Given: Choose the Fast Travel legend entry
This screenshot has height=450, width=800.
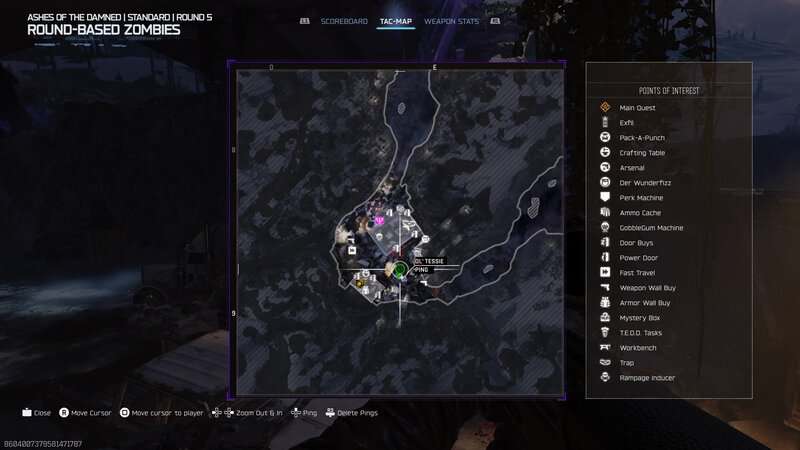Looking at the screenshot, I should [x=638, y=272].
